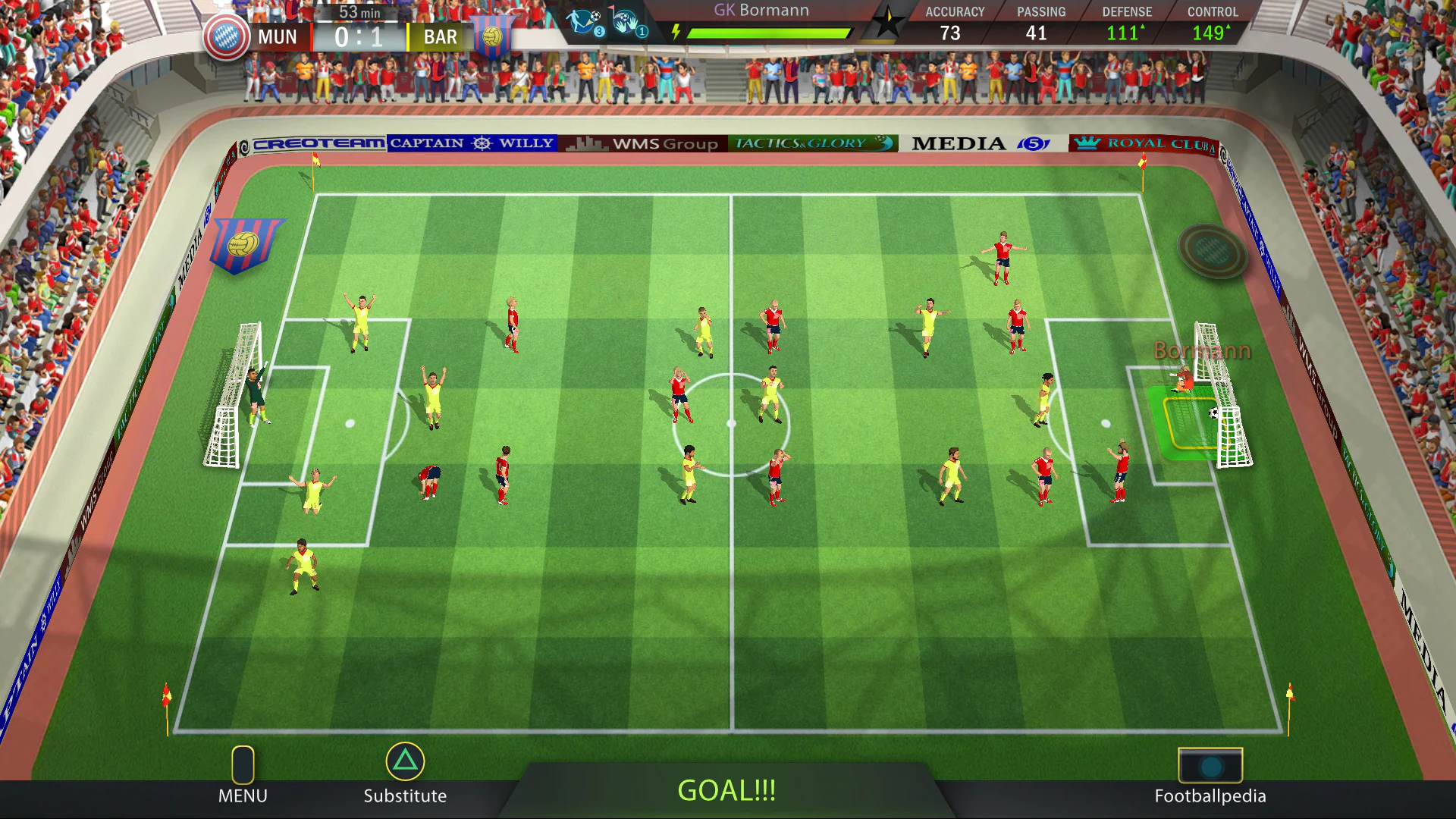This screenshot has height=819, width=1456.
Task: Click the DEFENSE stat value 111
Action: pos(1128,33)
